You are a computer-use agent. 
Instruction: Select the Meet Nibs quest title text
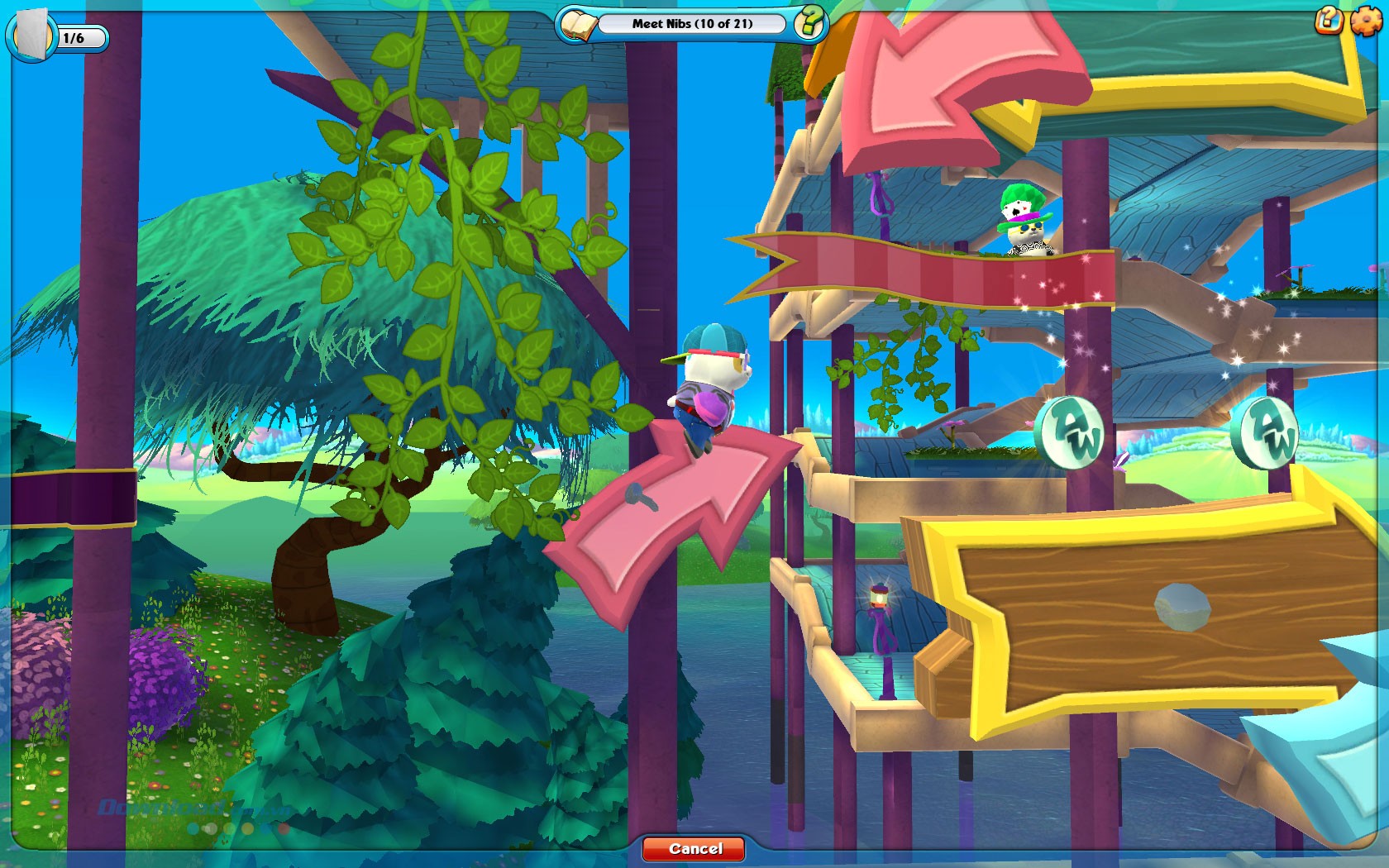[x=694, y=25]
